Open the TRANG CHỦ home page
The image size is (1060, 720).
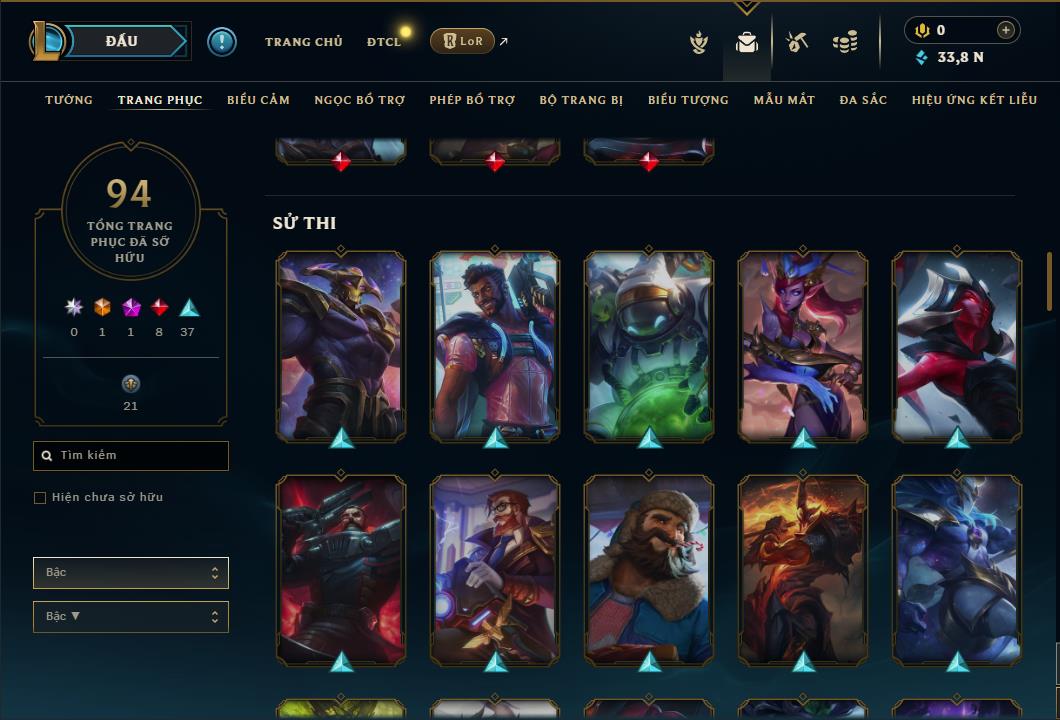coord(303,42)
